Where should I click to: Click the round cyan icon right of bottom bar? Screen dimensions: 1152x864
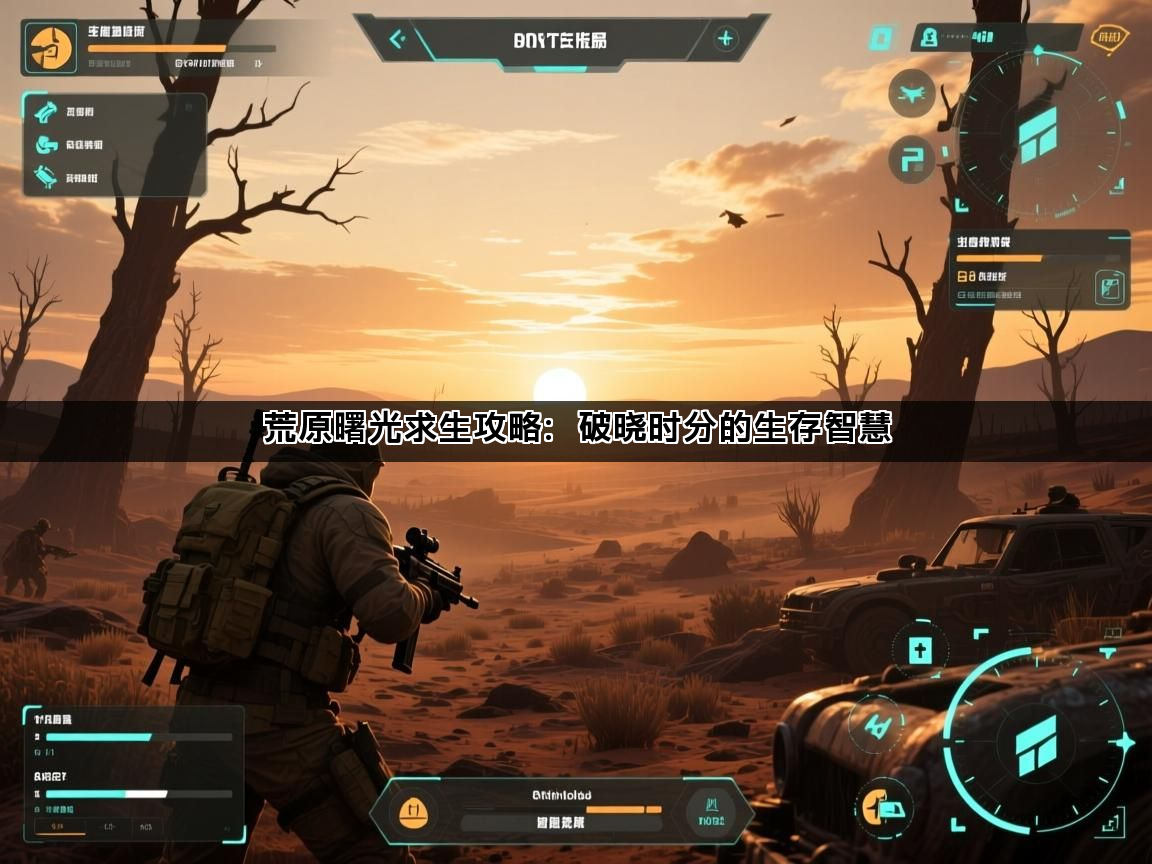[714, 809]
